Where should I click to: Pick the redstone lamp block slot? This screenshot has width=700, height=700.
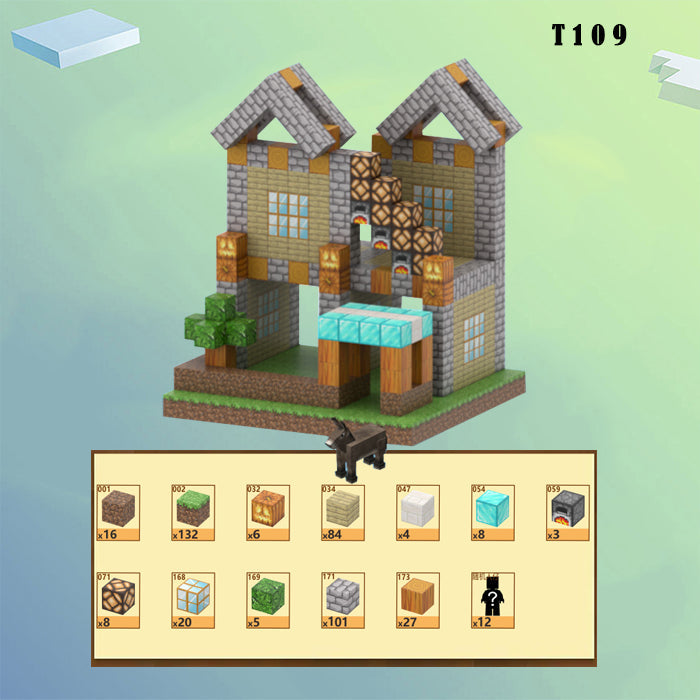[118, 597]
